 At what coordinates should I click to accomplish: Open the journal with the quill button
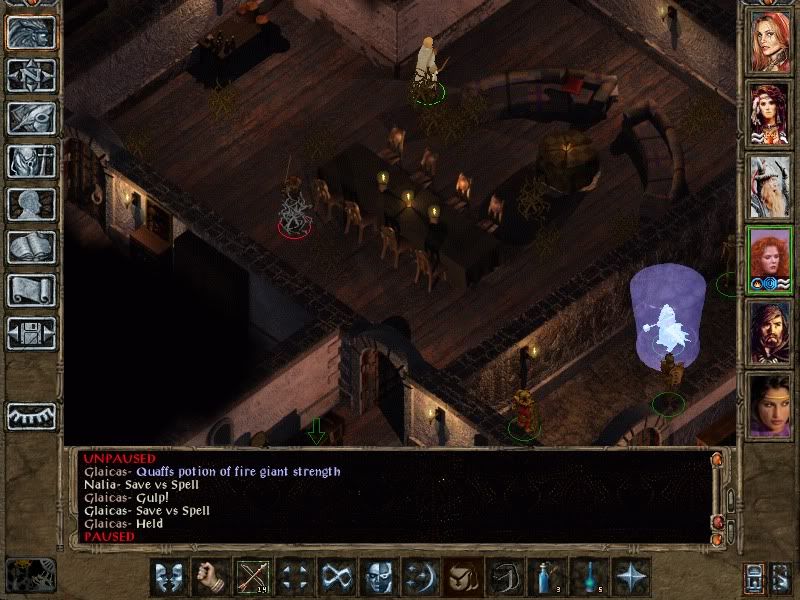tap(31, 118)
